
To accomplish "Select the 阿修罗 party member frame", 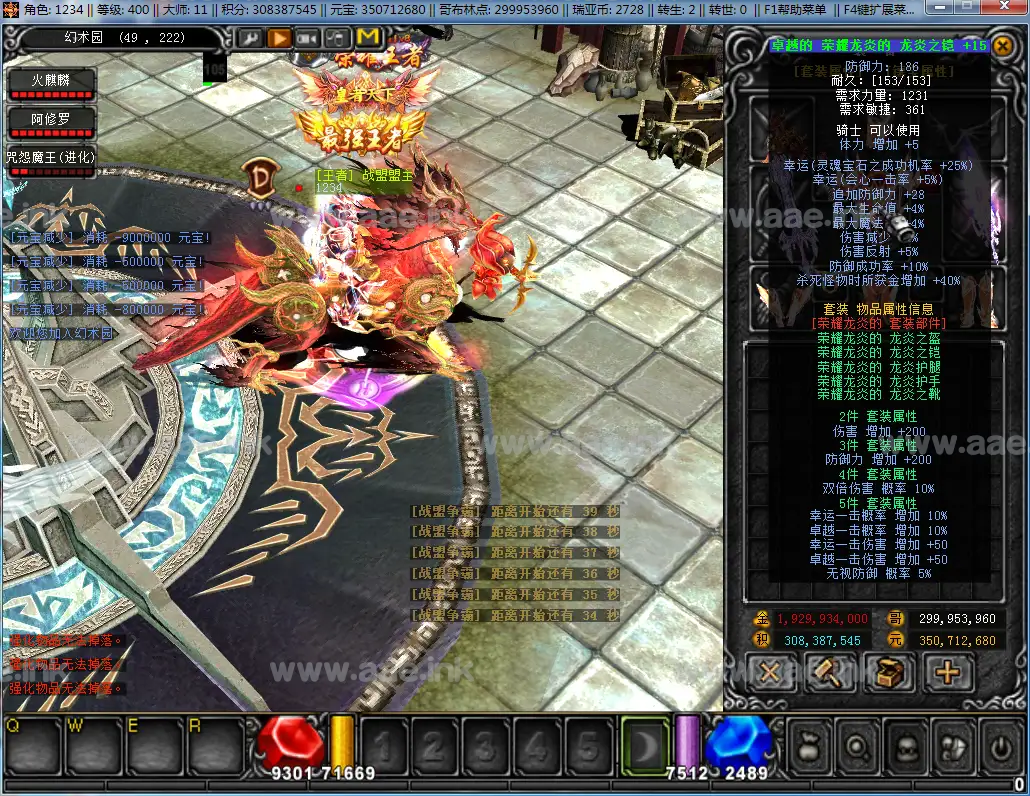I will coord(50,122).
